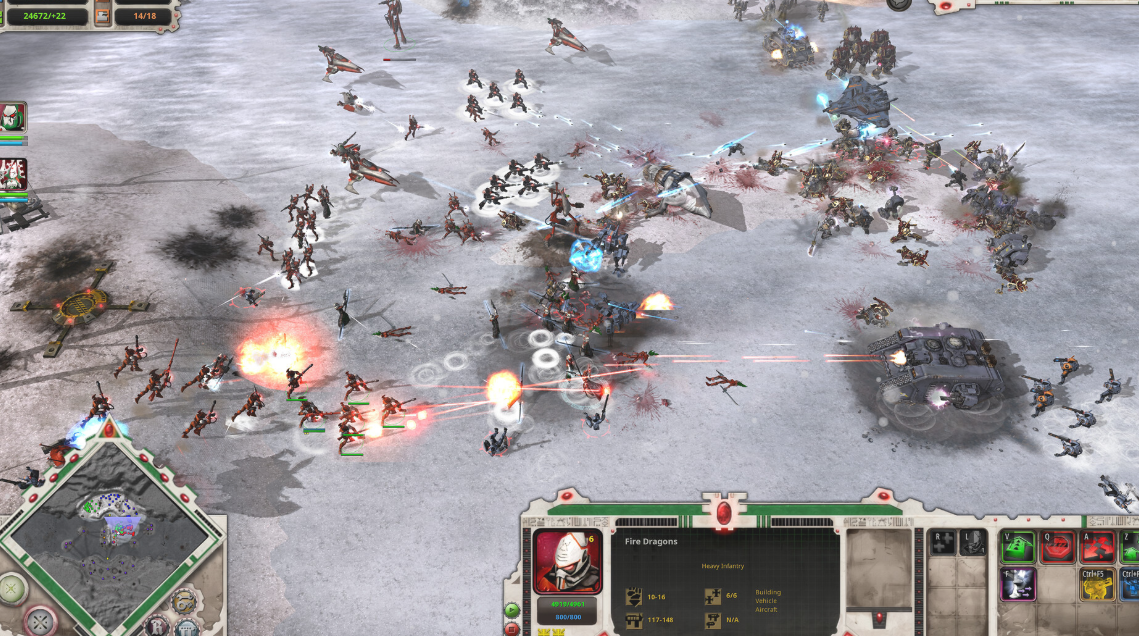The height and width of the screenshot is (636, 1139).
Task: Click the red gem atop the minimap
Action: (108, 428)
